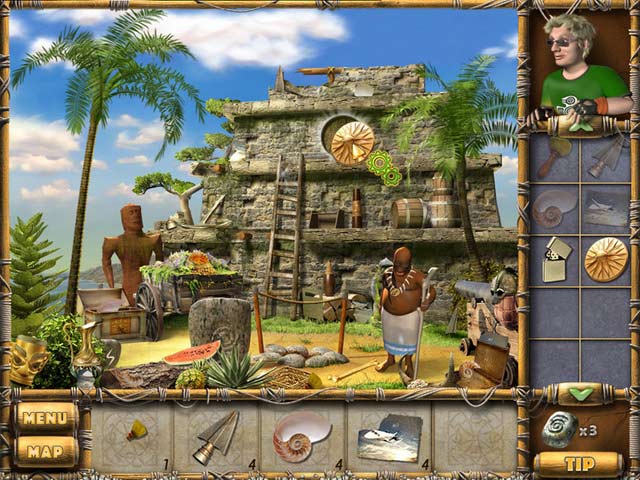Select the airplane photo item in the bottom bar

386,437
